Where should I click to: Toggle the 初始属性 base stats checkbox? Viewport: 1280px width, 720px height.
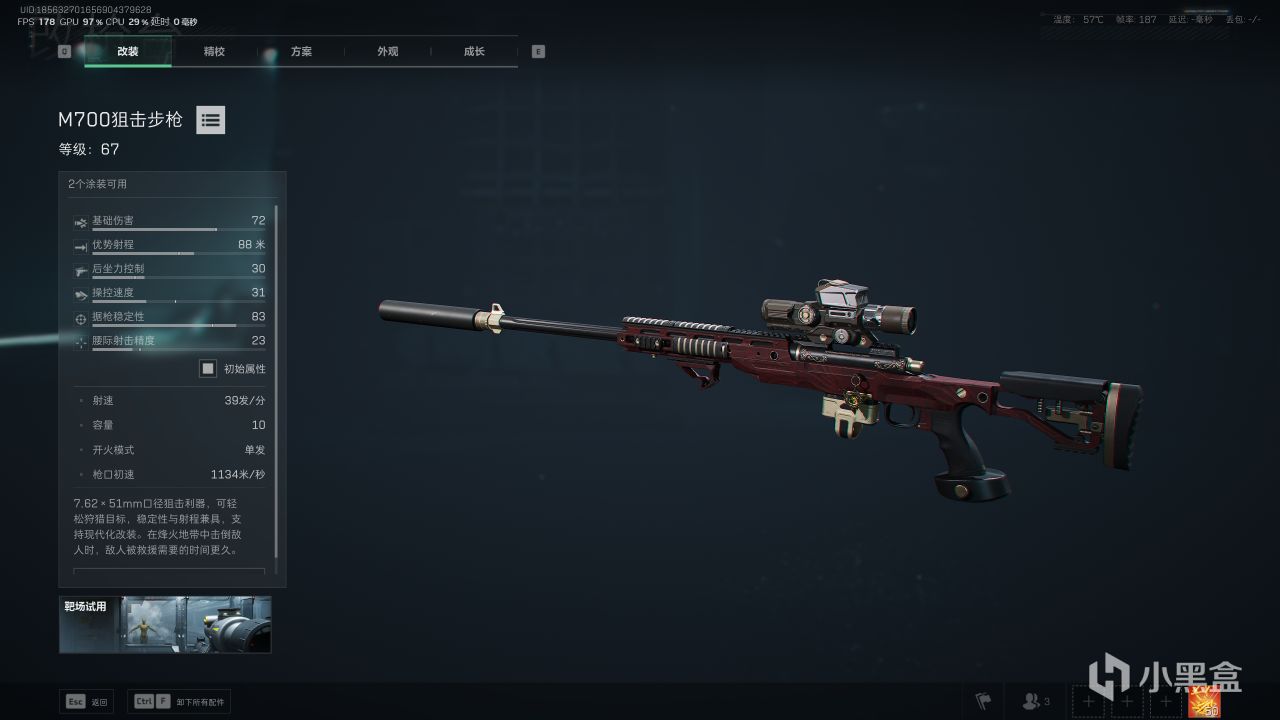[208, 368]
